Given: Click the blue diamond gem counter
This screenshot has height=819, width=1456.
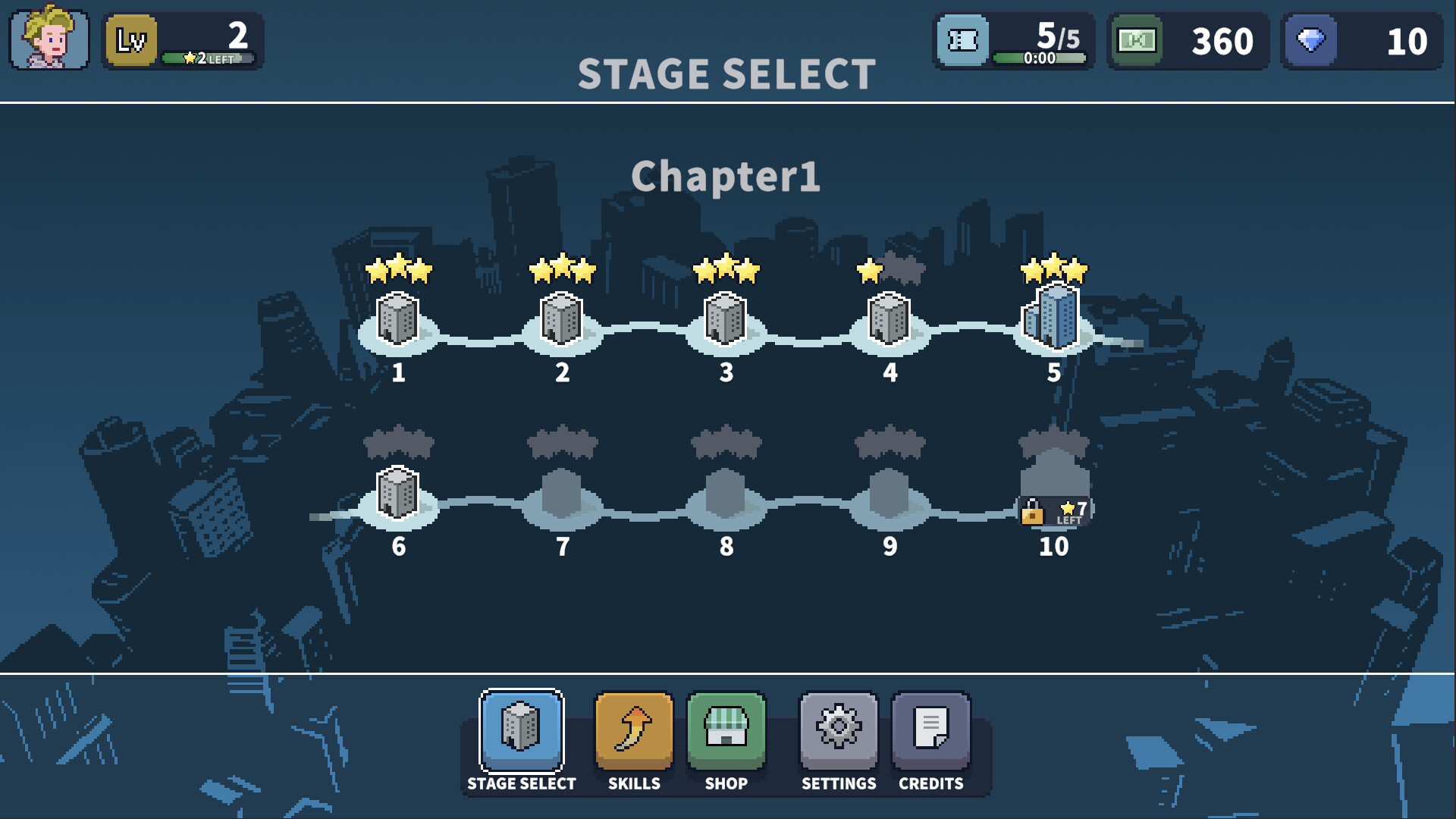Looking at the screenshot, I should coord(1361,42).
